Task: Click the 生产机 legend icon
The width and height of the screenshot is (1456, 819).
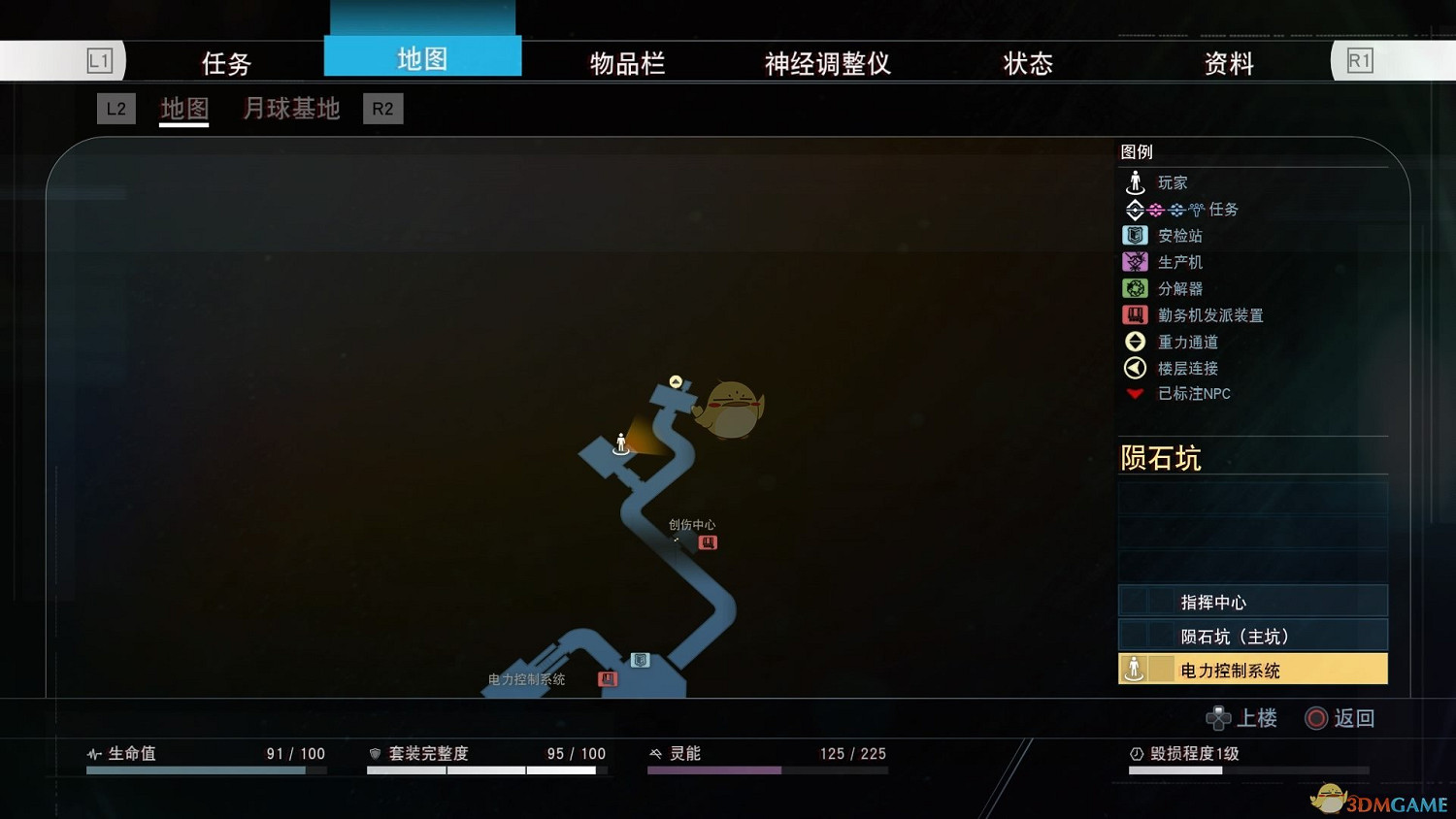Action: 1135,261
